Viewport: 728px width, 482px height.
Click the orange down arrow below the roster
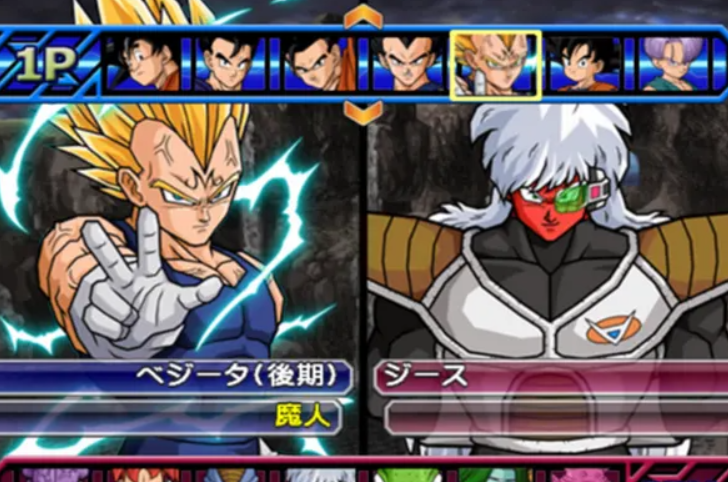point(363,112)
